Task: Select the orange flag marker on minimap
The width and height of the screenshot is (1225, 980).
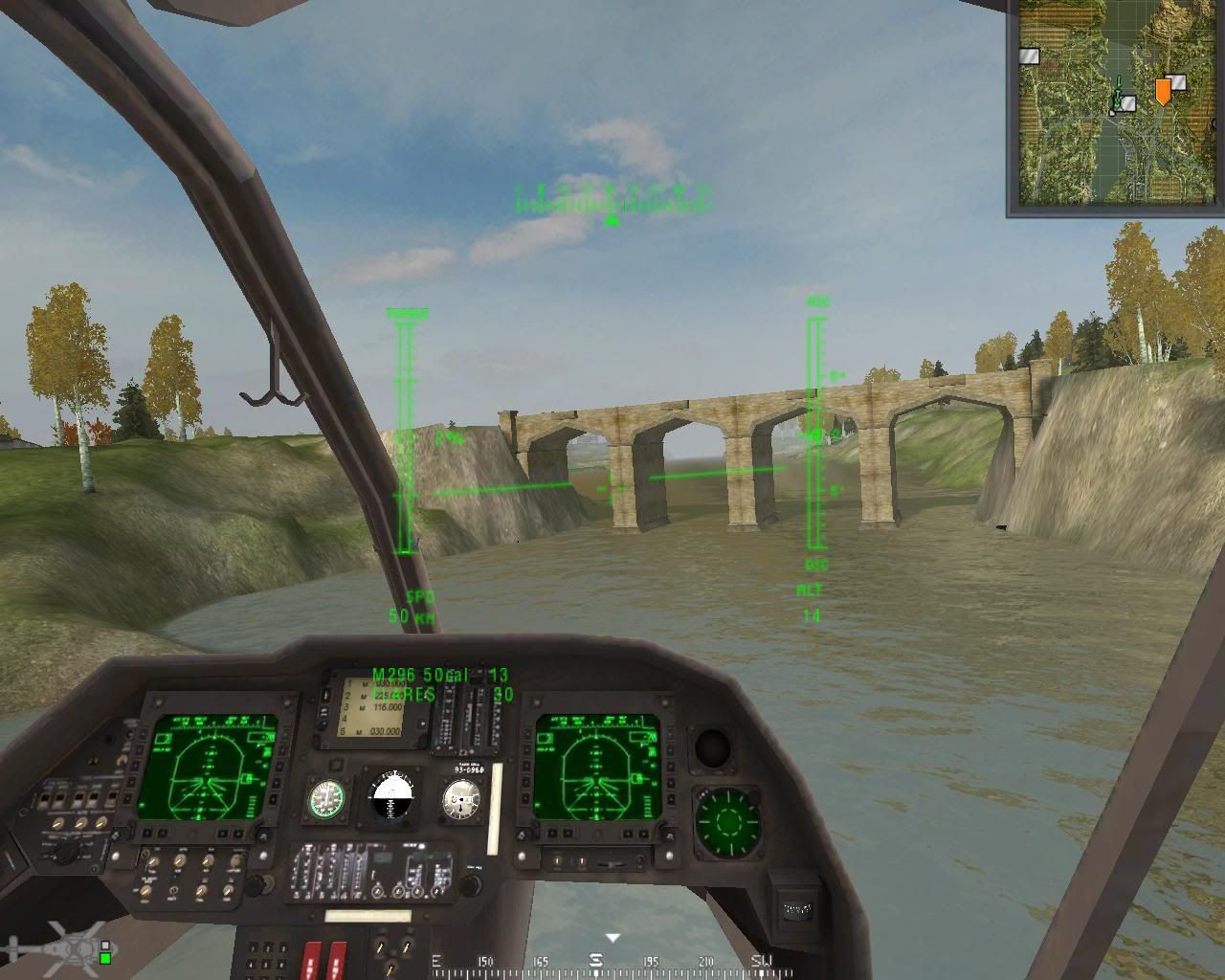Action: click(1162, 91)
